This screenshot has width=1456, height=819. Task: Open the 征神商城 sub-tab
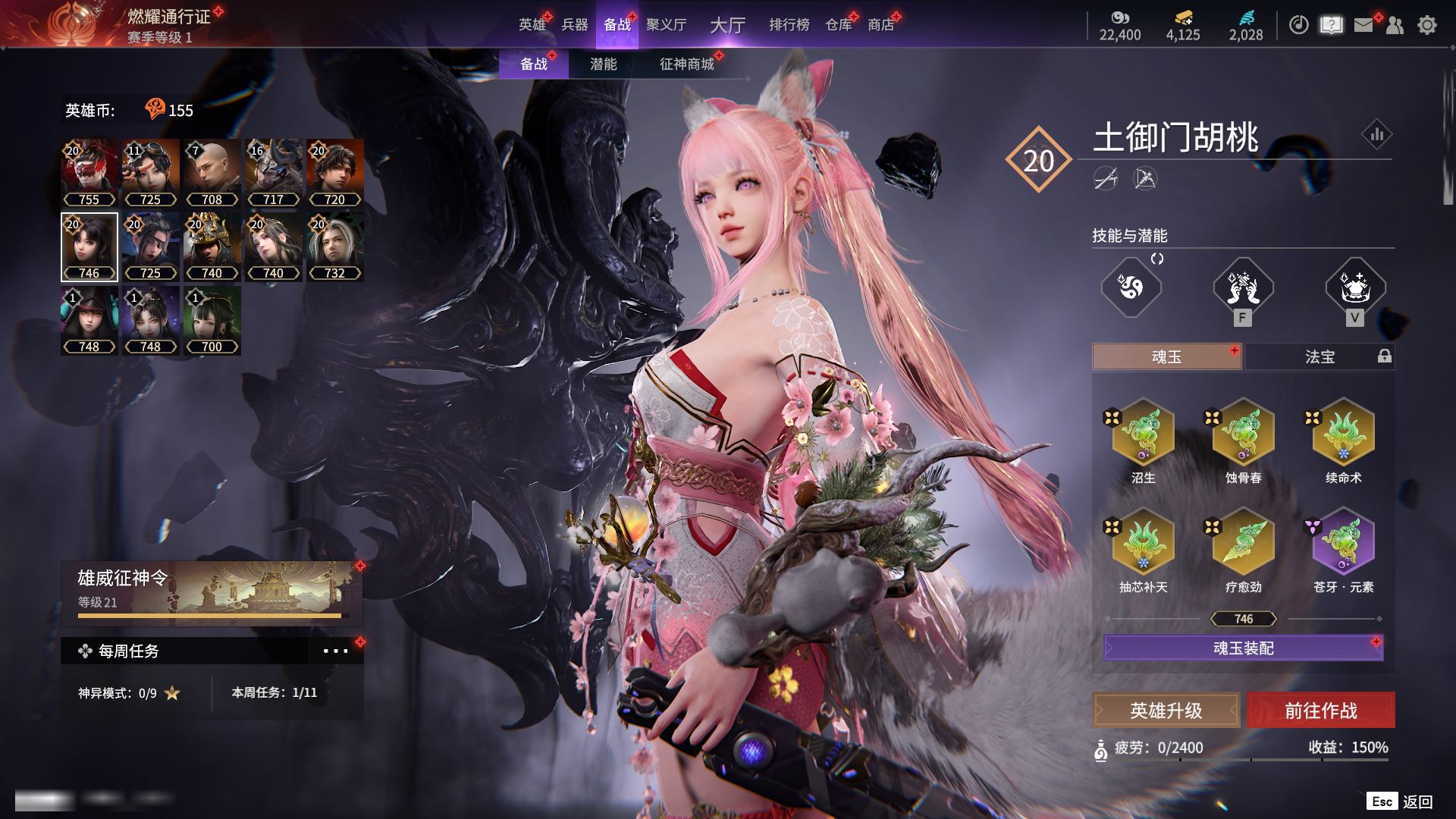coord(687,64)
